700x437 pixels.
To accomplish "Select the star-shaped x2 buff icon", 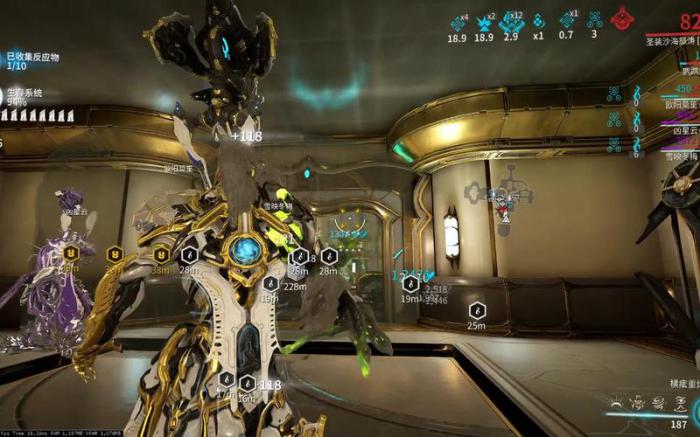I will pyautogui.click(x=484, y=21).
